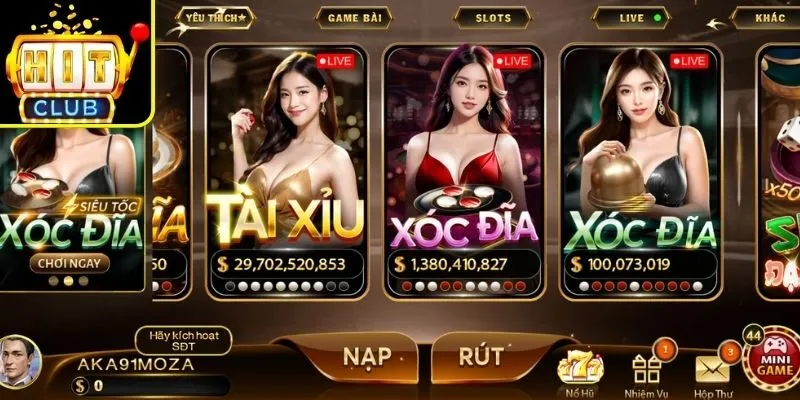Image resolution: width=800 pixels, height=400 pixels.
Task: Switch to the Live games tab
Action: click(x=630, y=18)
